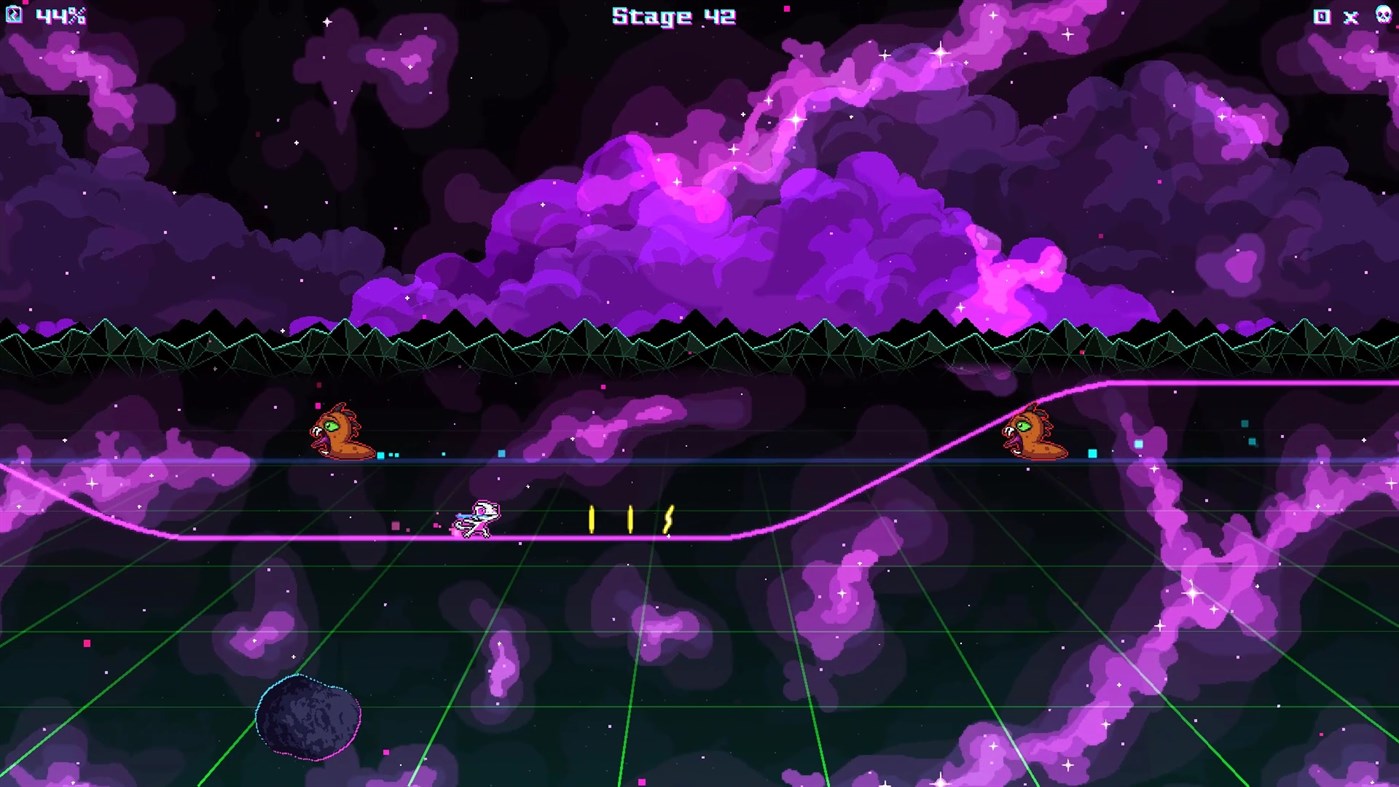Click the white square counter icon
This screenshot has width=1399, height=787.
point(1322,16)
